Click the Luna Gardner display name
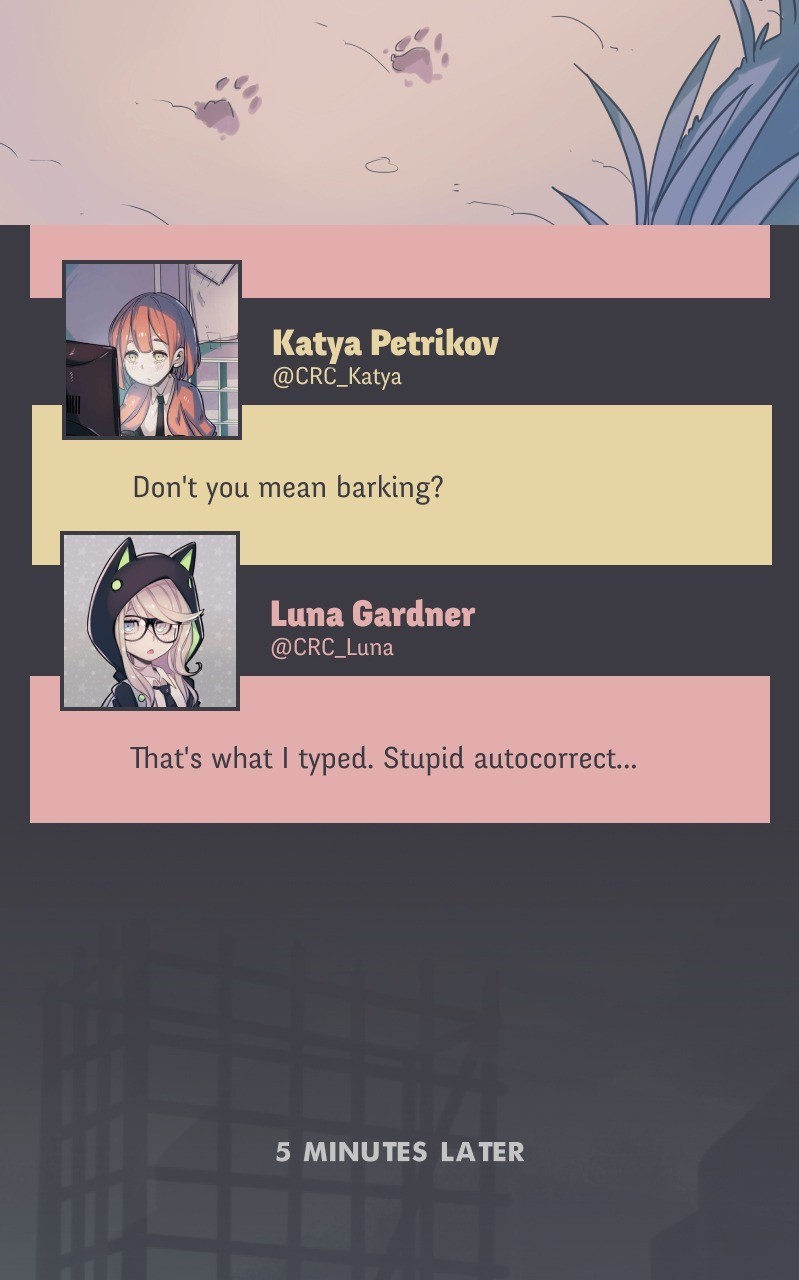 point(372,613)
